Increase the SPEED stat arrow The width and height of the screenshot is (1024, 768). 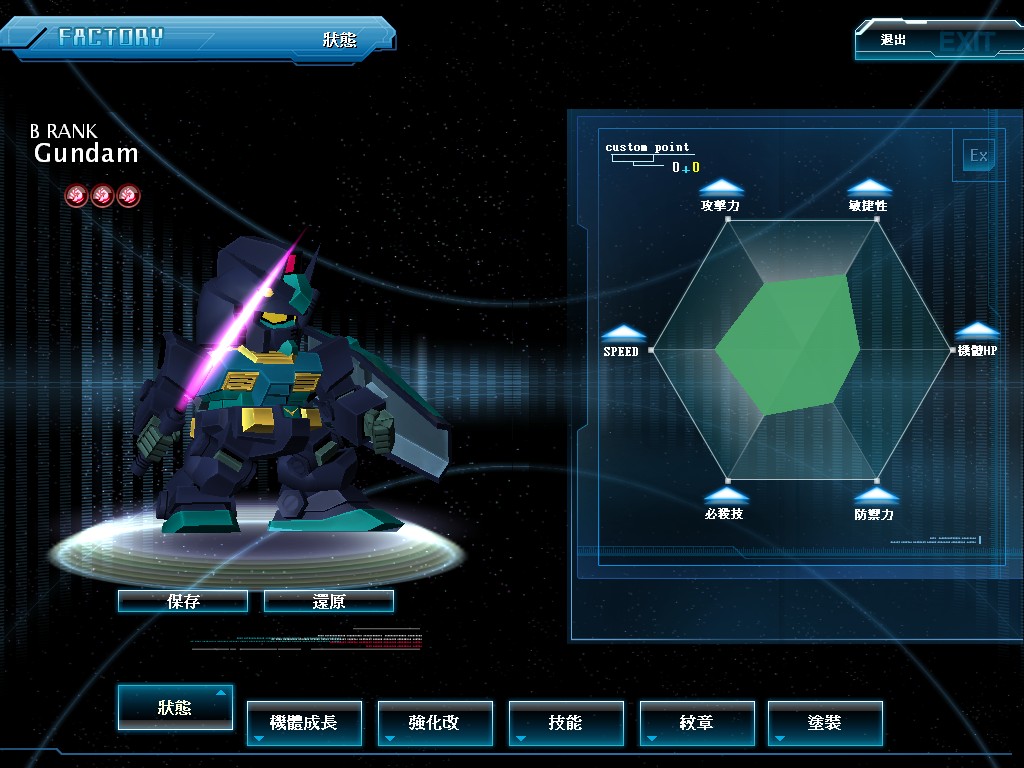(x=623, y=333)
